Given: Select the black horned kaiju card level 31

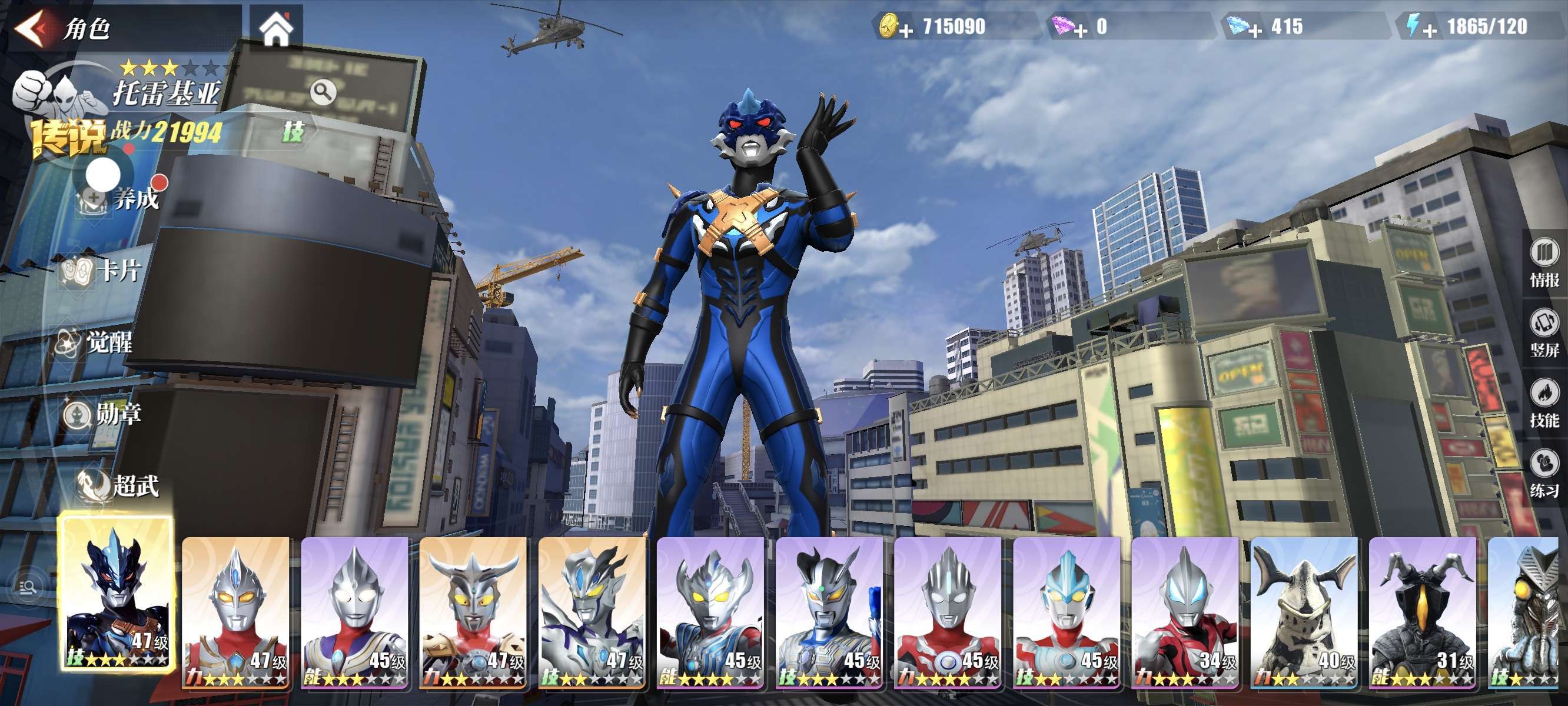Looking at the screenshot, I should point(1423,612).
